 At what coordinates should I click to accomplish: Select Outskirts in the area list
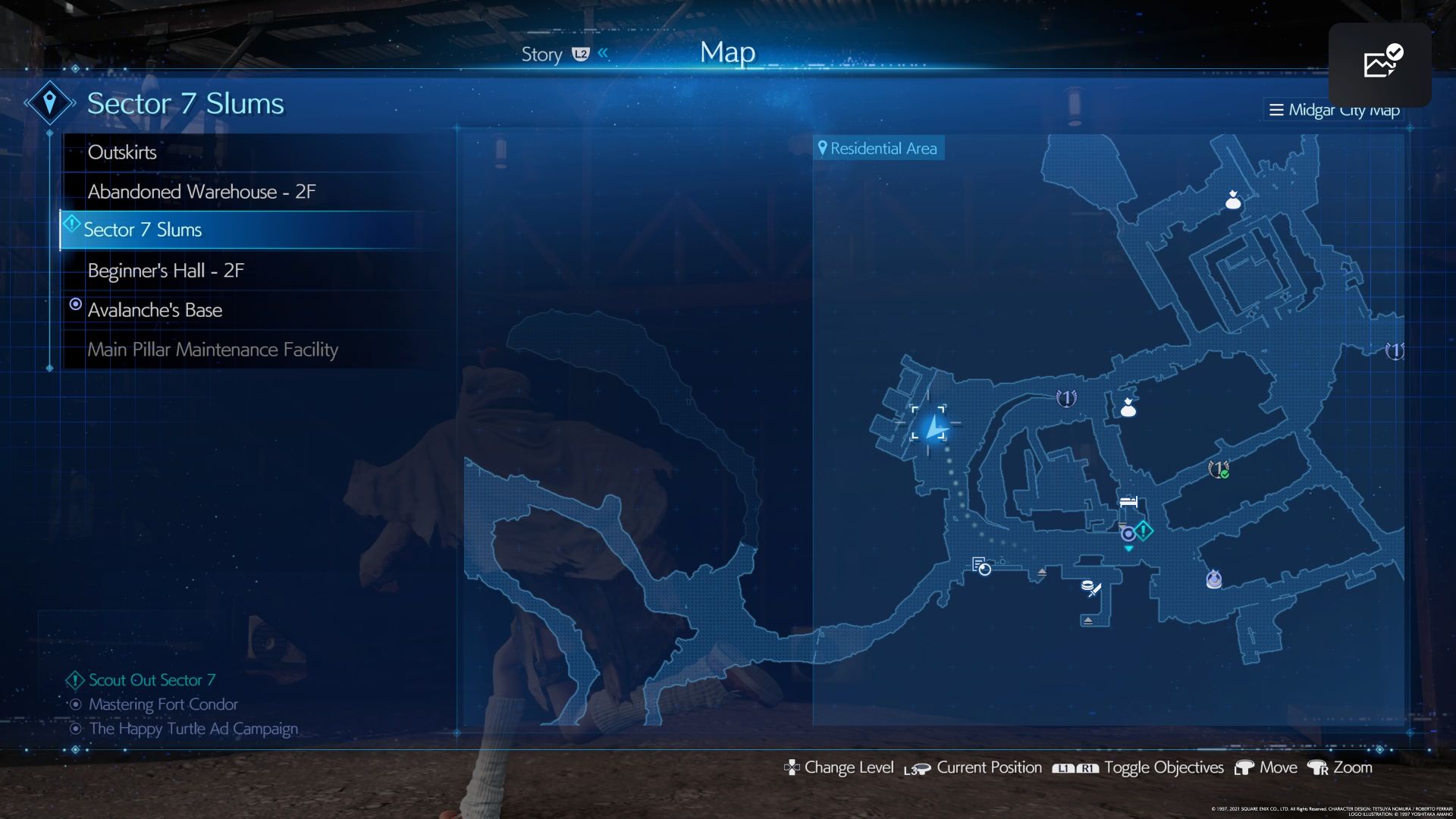122,152
